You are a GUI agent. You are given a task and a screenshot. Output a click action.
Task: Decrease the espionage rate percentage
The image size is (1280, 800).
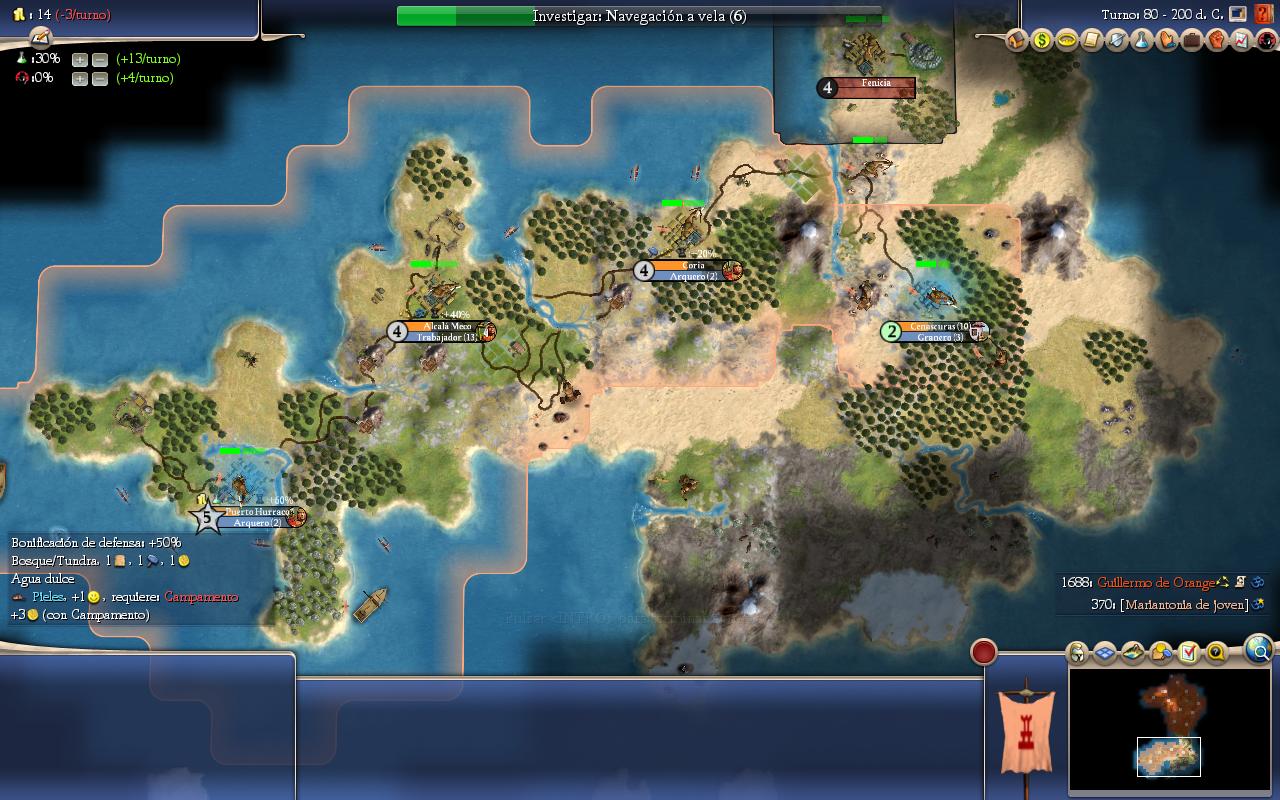(x=100, y=78)
